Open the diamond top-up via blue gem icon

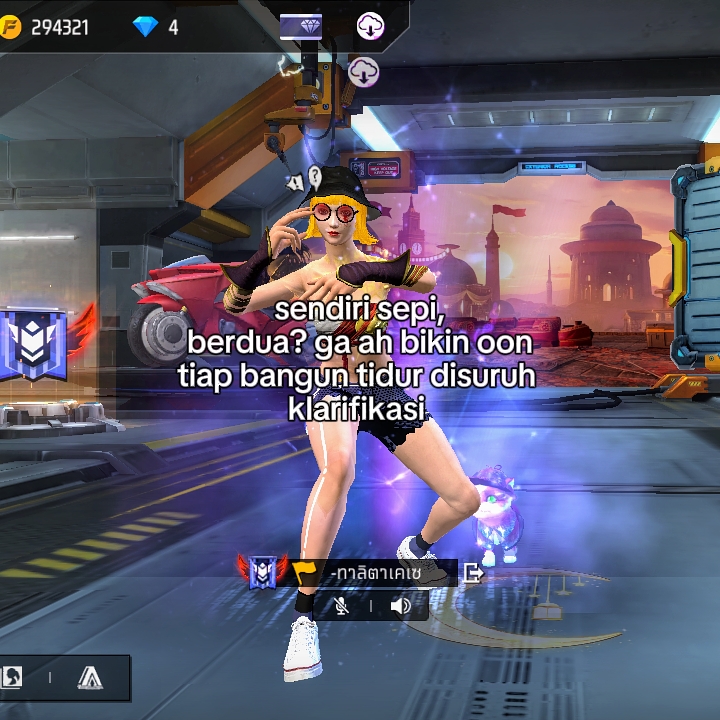[146, 27]
